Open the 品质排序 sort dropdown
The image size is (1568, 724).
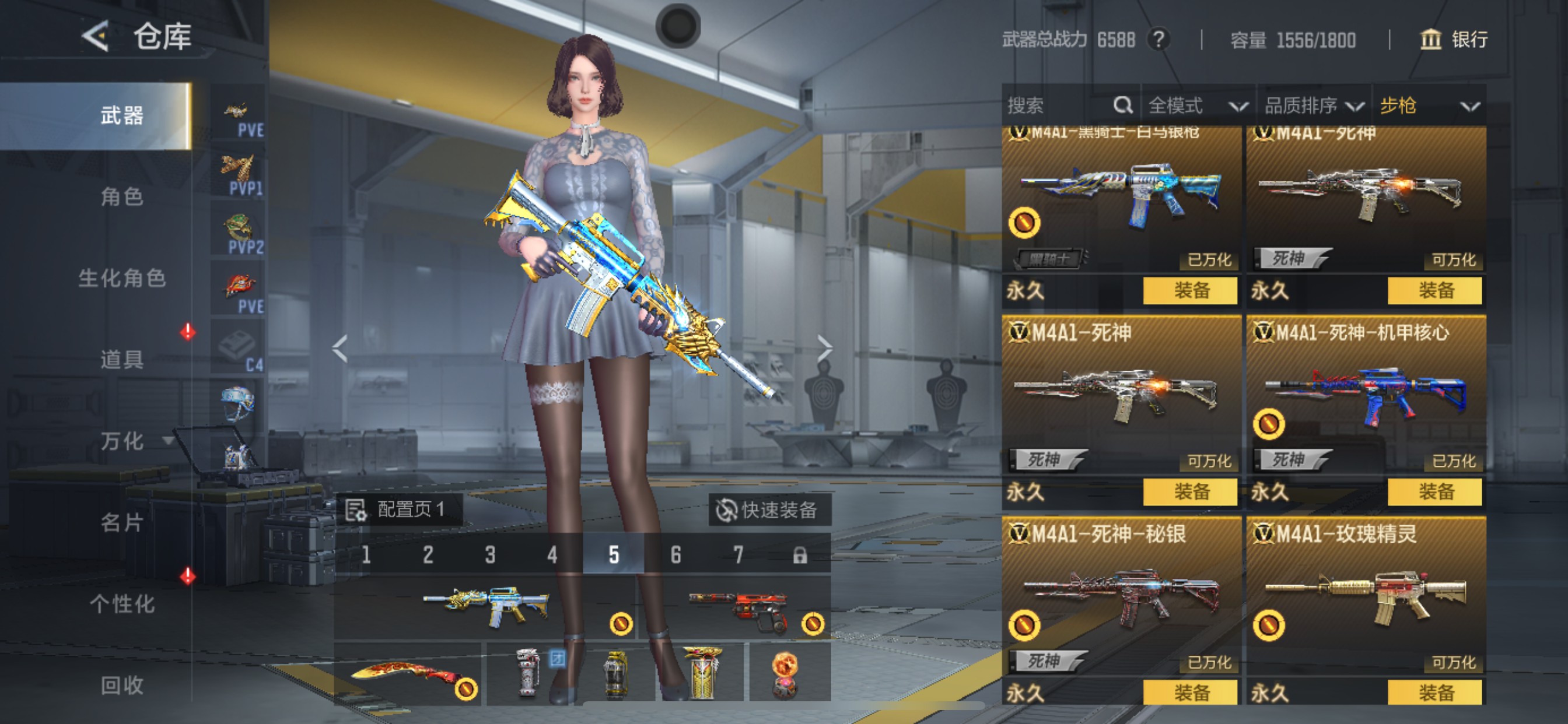click(1313, 106)
